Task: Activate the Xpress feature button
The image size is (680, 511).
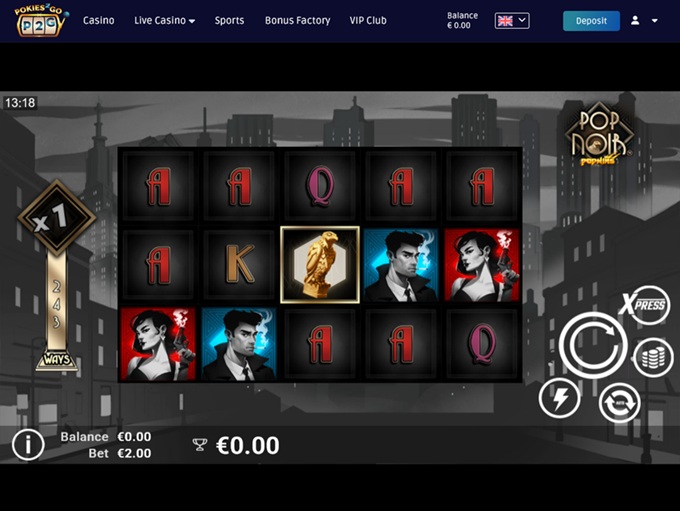Action: pos(644,305)
